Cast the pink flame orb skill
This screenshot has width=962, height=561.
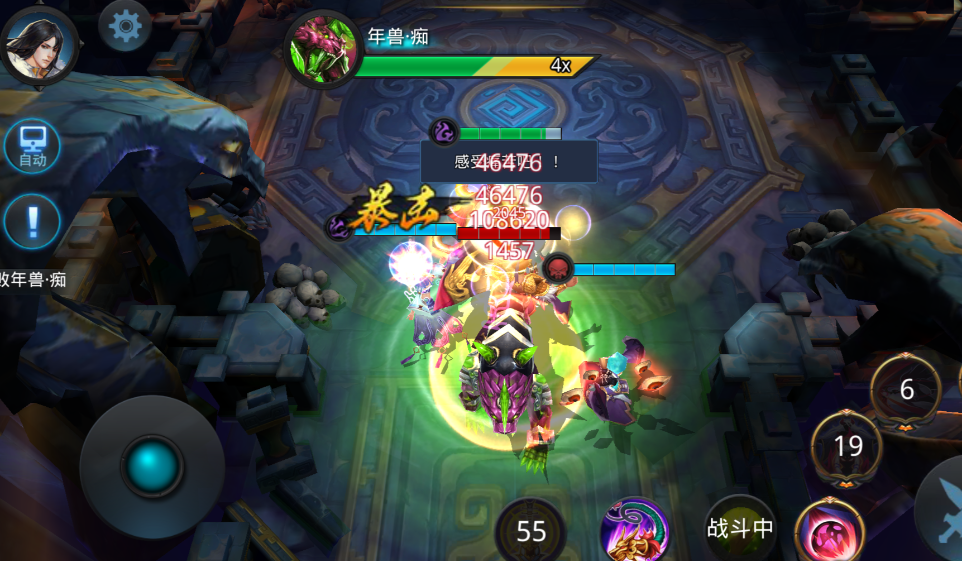pyautogui.click(x=829, y=531)
